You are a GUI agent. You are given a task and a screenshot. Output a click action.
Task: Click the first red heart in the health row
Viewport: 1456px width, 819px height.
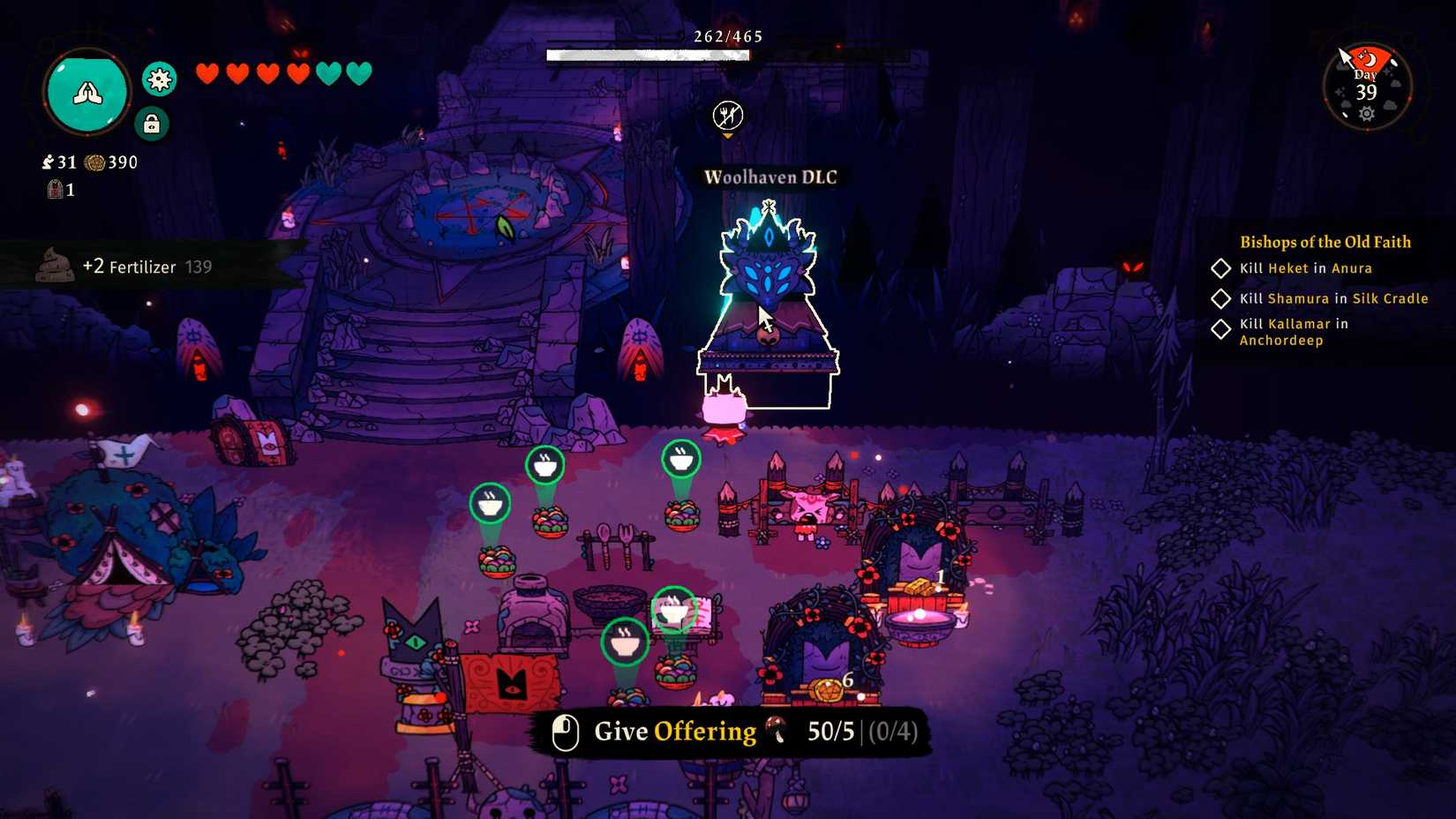208,72
